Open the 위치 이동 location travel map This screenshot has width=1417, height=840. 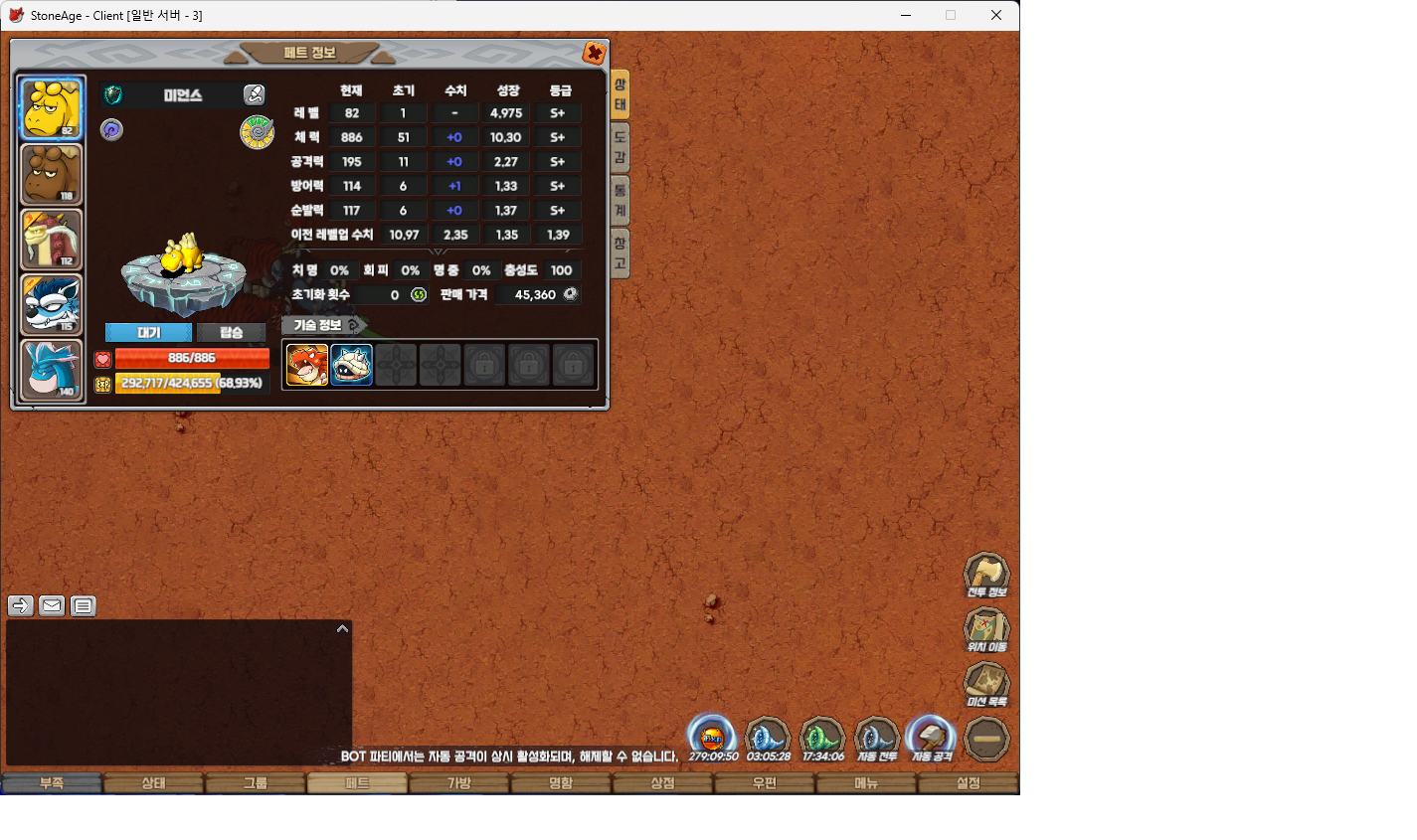(x=986, y=630)
